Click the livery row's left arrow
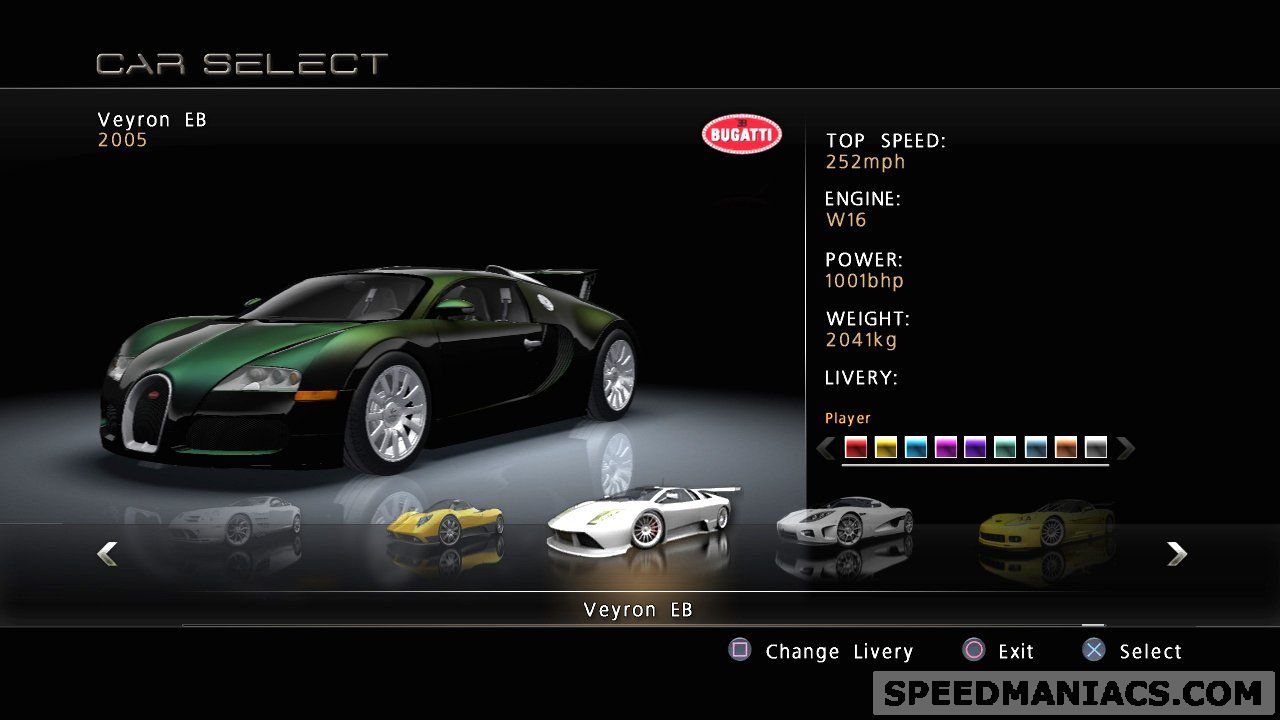The width and height of the screenshot is (1280, 720). pyautogui.click(x=826, y=448)
